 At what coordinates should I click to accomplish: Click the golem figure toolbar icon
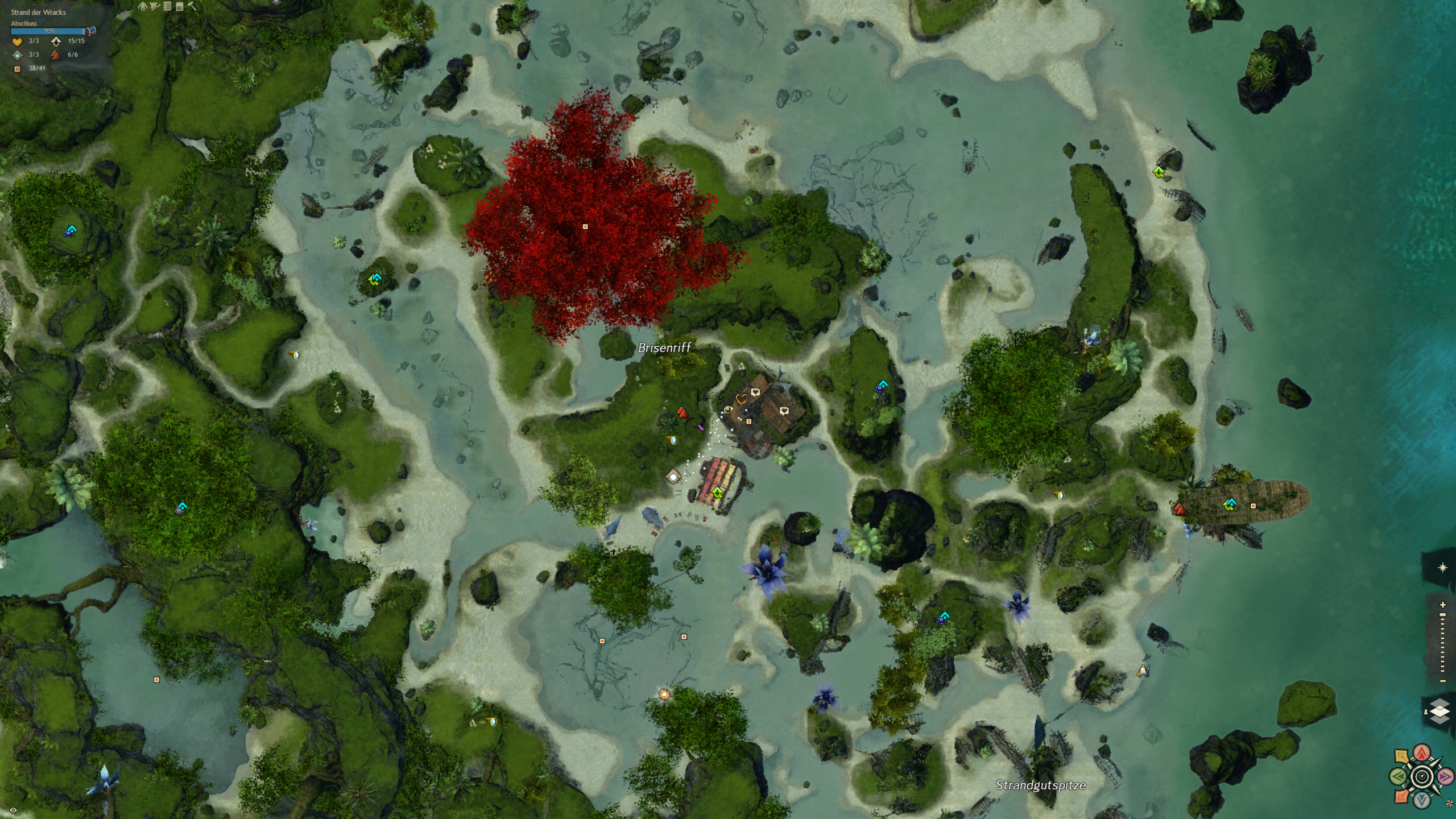coord(143,6)
